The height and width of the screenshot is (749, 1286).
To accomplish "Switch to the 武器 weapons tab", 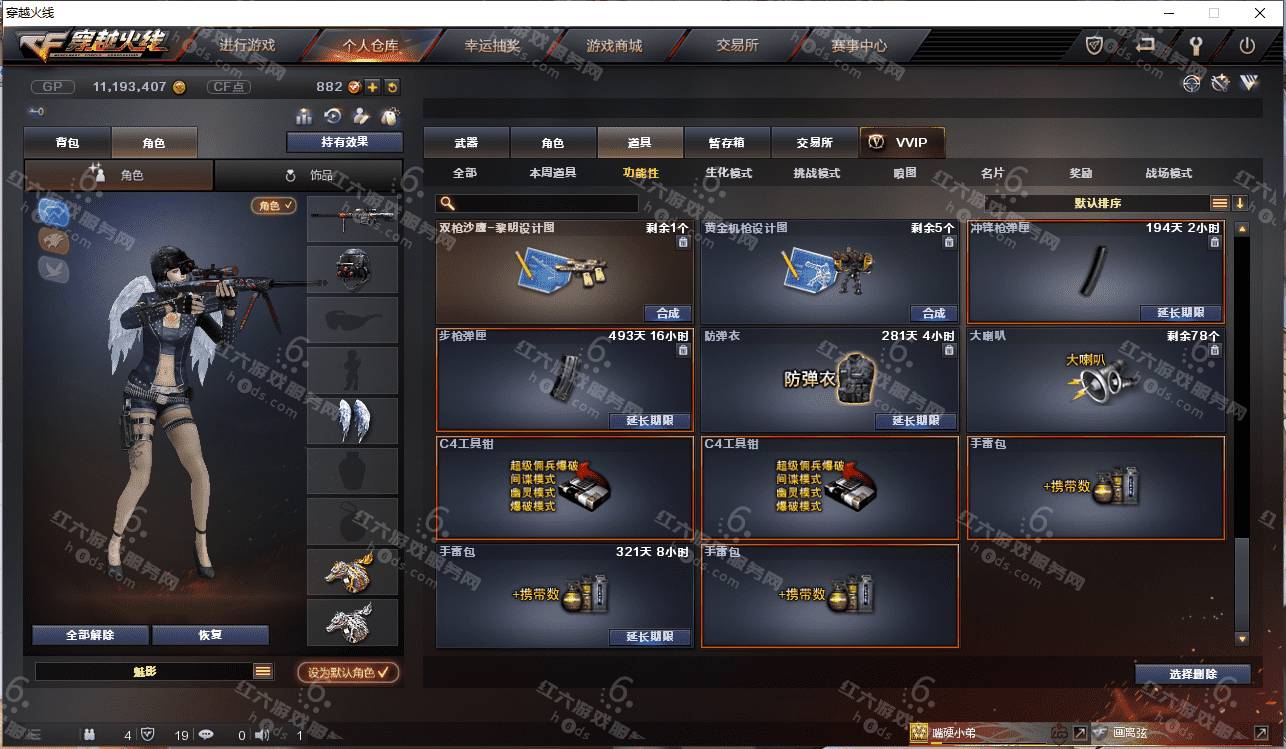I will 466,143.
